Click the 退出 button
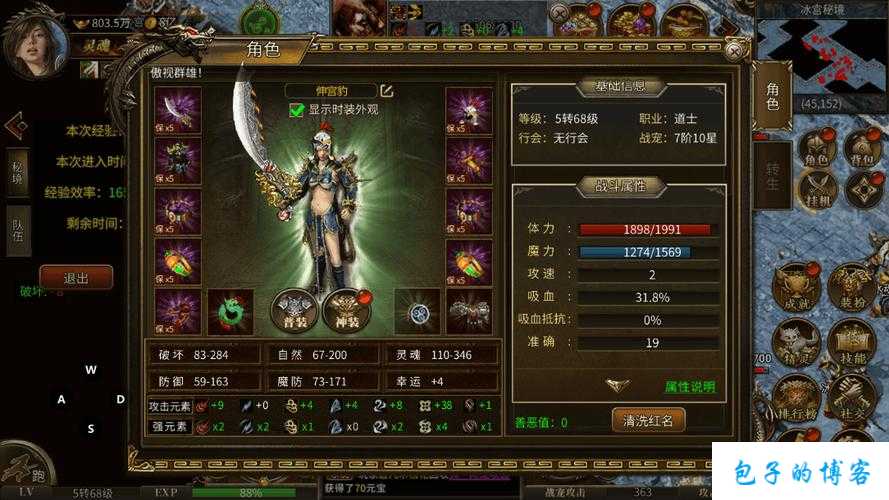This screenshot has height=500, width=889. 76,278
